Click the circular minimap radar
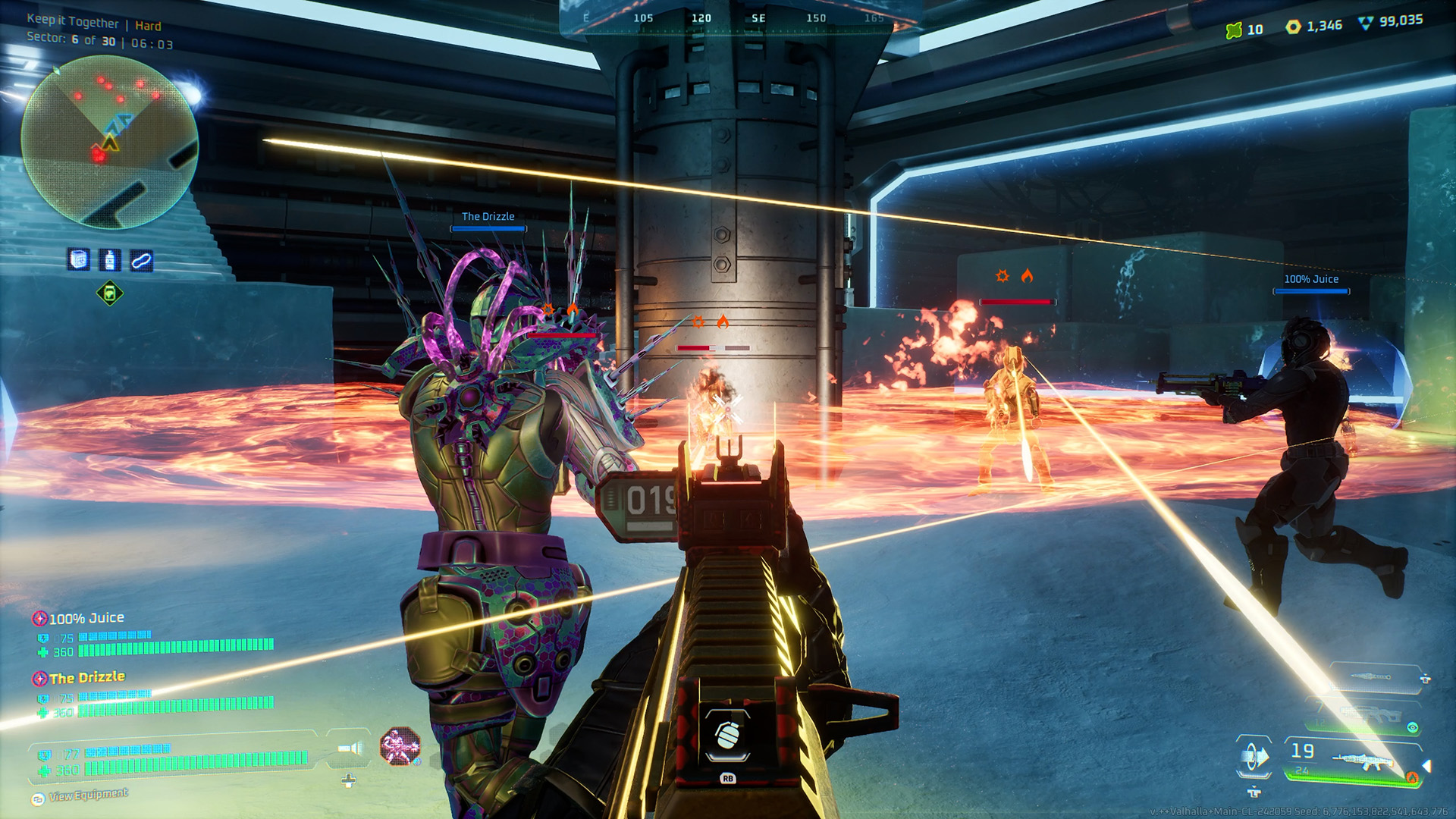Screen dimensions: 1456x819 pyautogui.click(x=110, y=142)
